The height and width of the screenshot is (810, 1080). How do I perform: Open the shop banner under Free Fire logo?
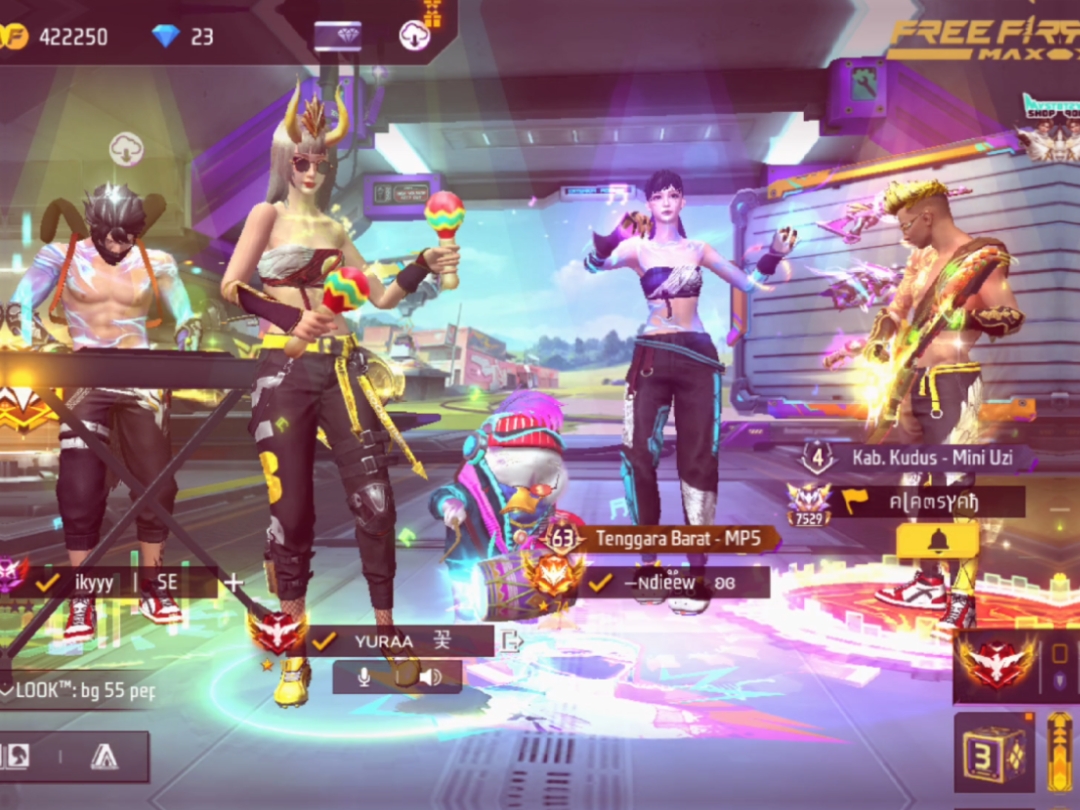click(1048, 125)
